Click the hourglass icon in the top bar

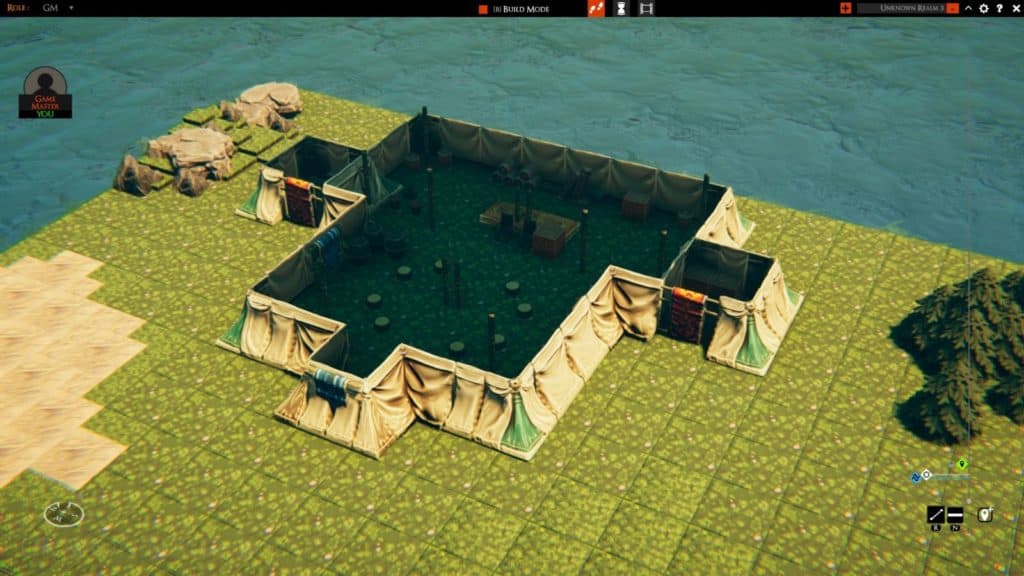point(621,9)
